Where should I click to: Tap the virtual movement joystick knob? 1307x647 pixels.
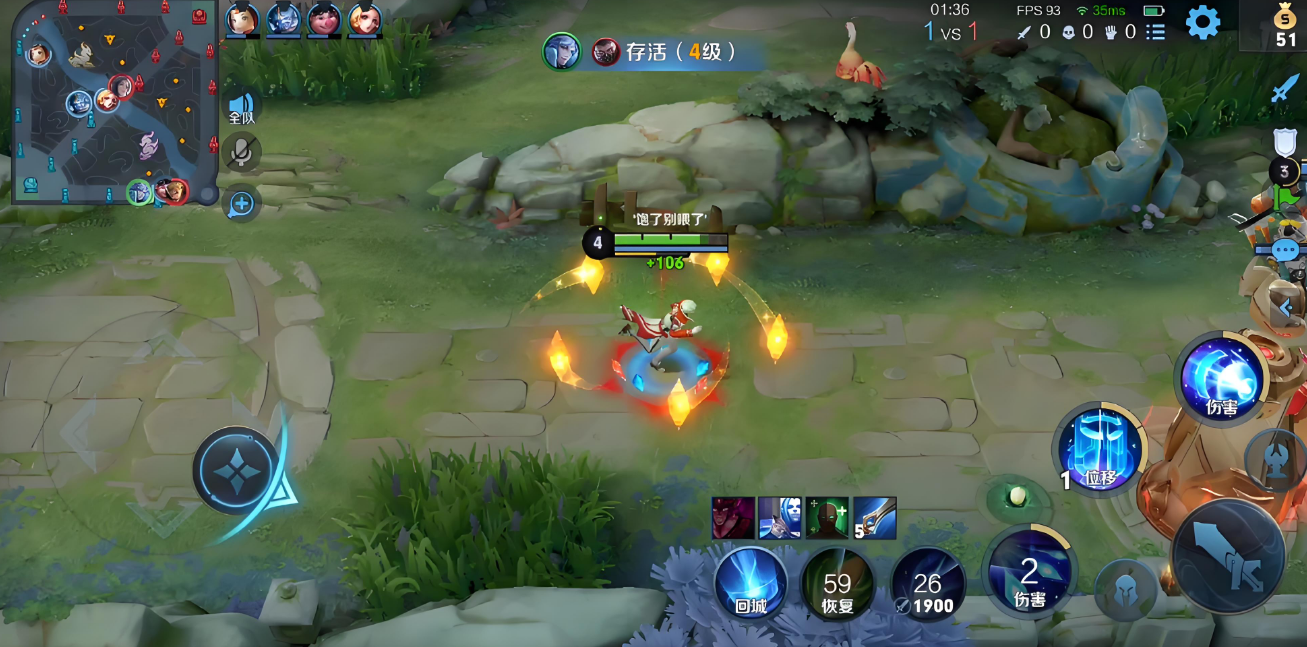pos(236,470)
